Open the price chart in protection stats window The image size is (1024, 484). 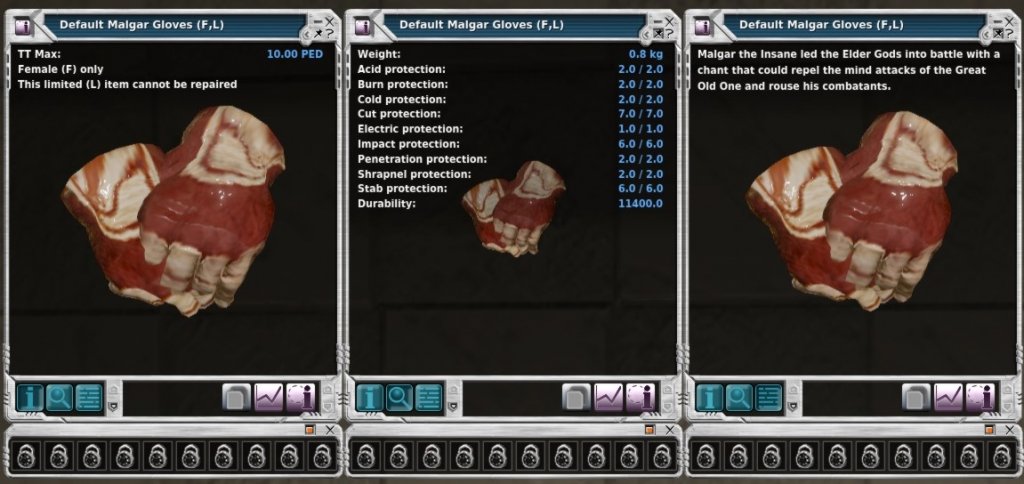609,397
